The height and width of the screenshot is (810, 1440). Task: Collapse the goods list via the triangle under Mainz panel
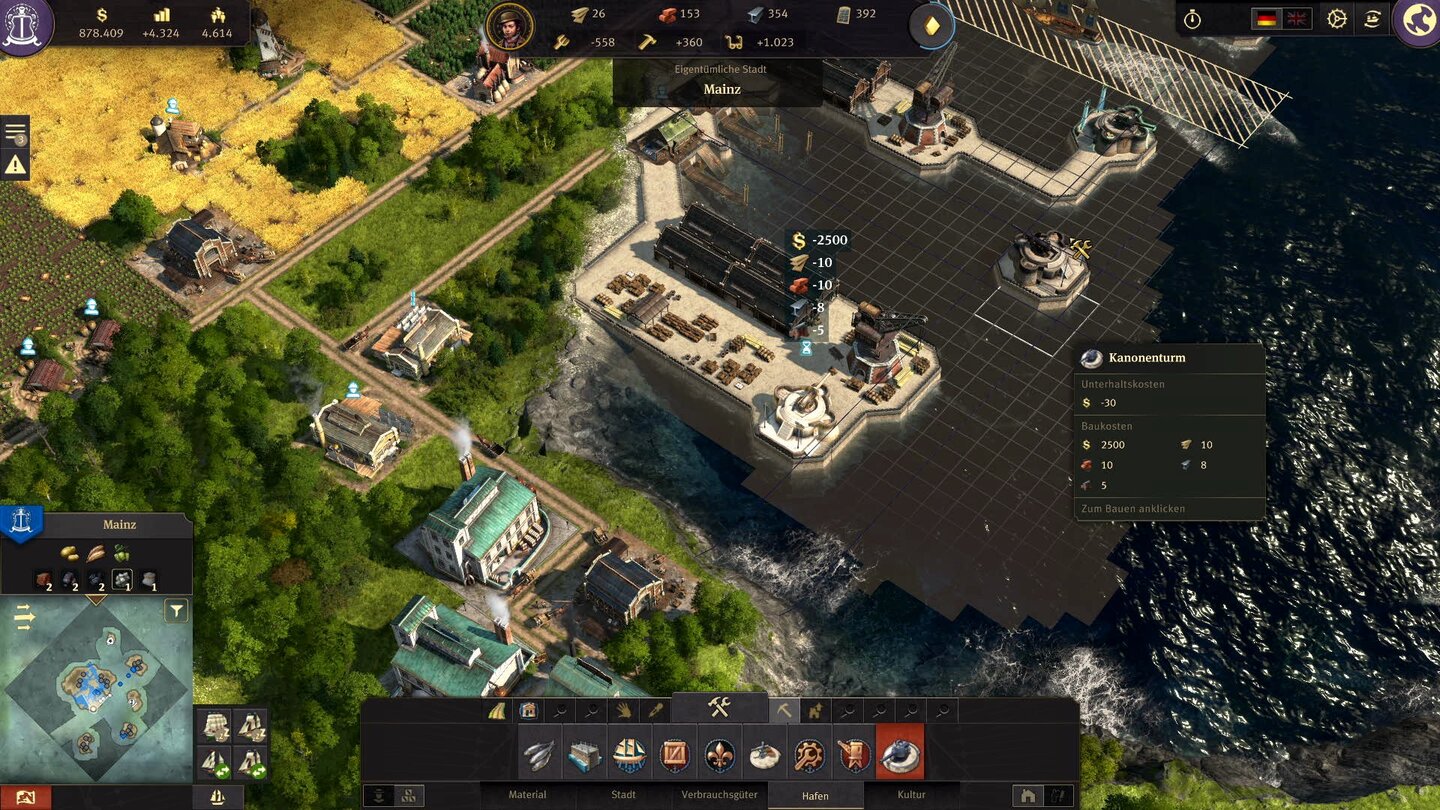tap(94, 599)
